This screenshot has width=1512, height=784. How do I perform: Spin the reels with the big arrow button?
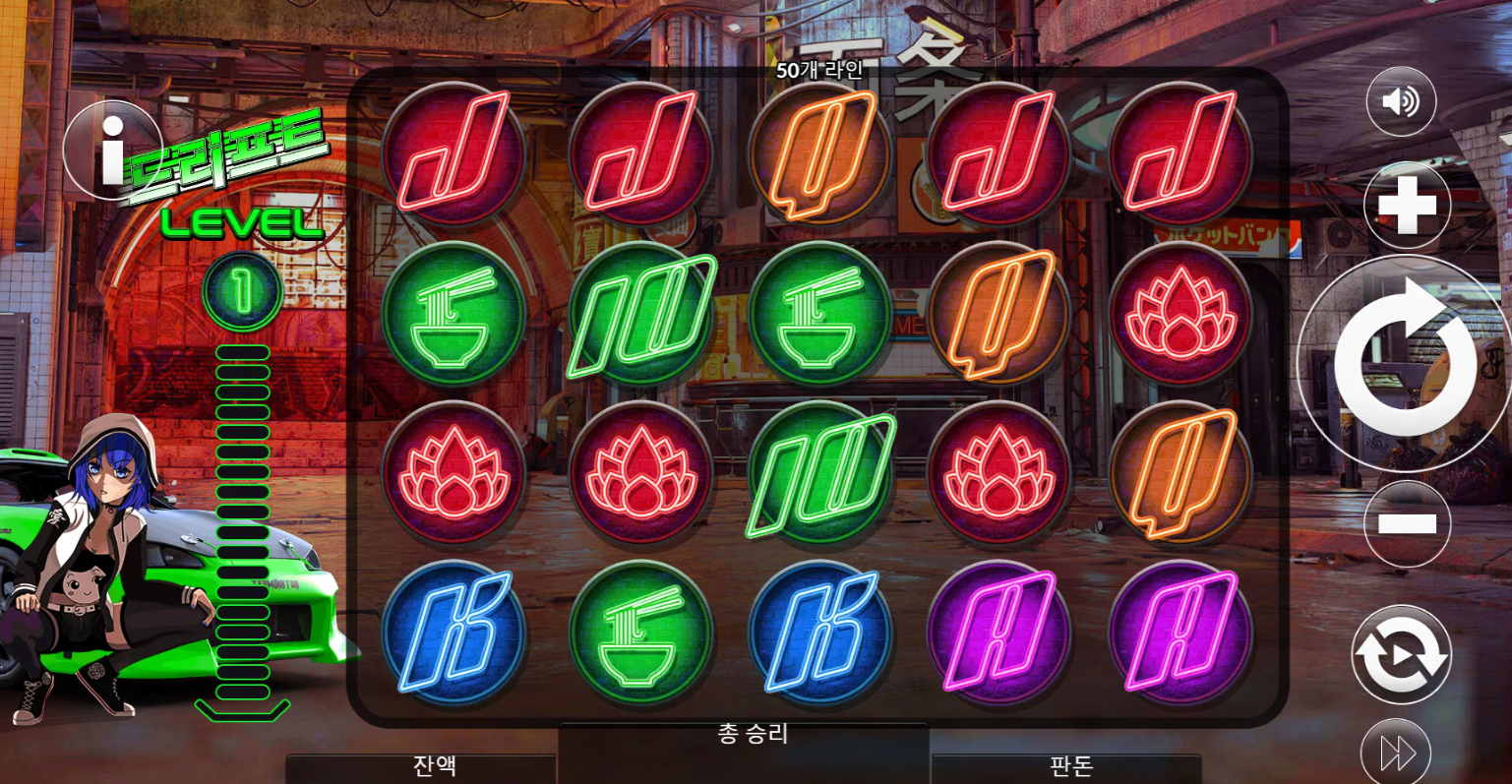pyautogui.click(x=1404, y=364)
